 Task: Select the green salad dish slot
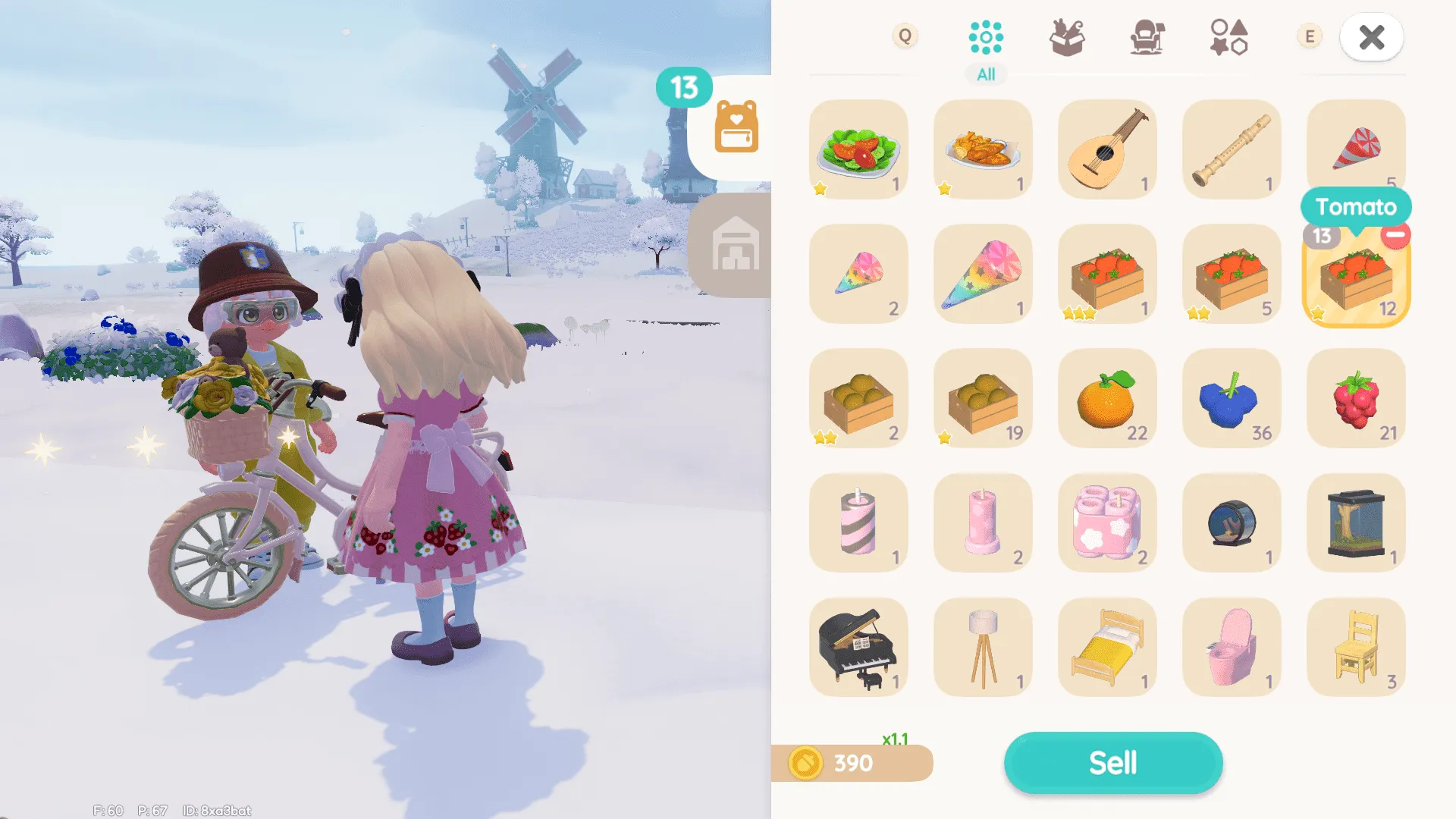[858, 149]
